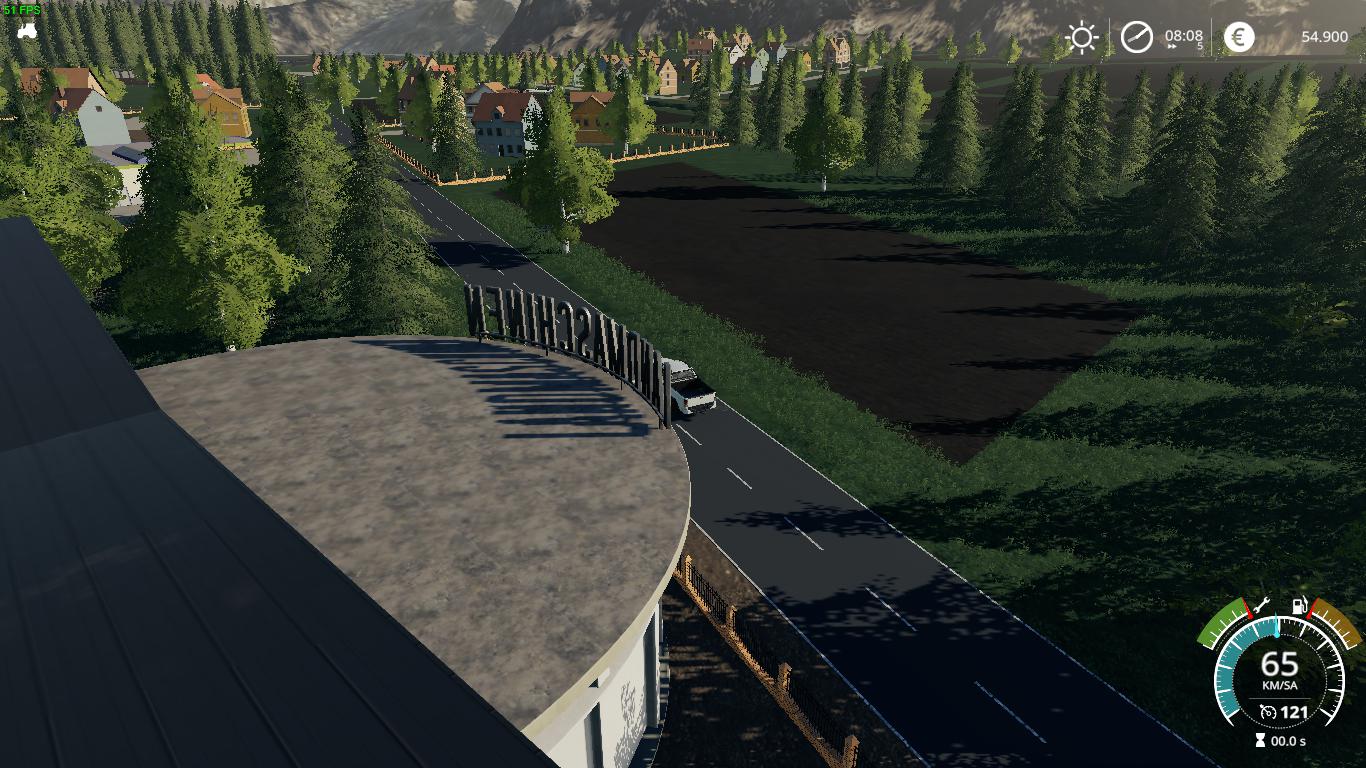The height and width of the screenshot is (768, 1366).
Task: Toggle the cruise control icon
Action: (x=1268, y=712)
